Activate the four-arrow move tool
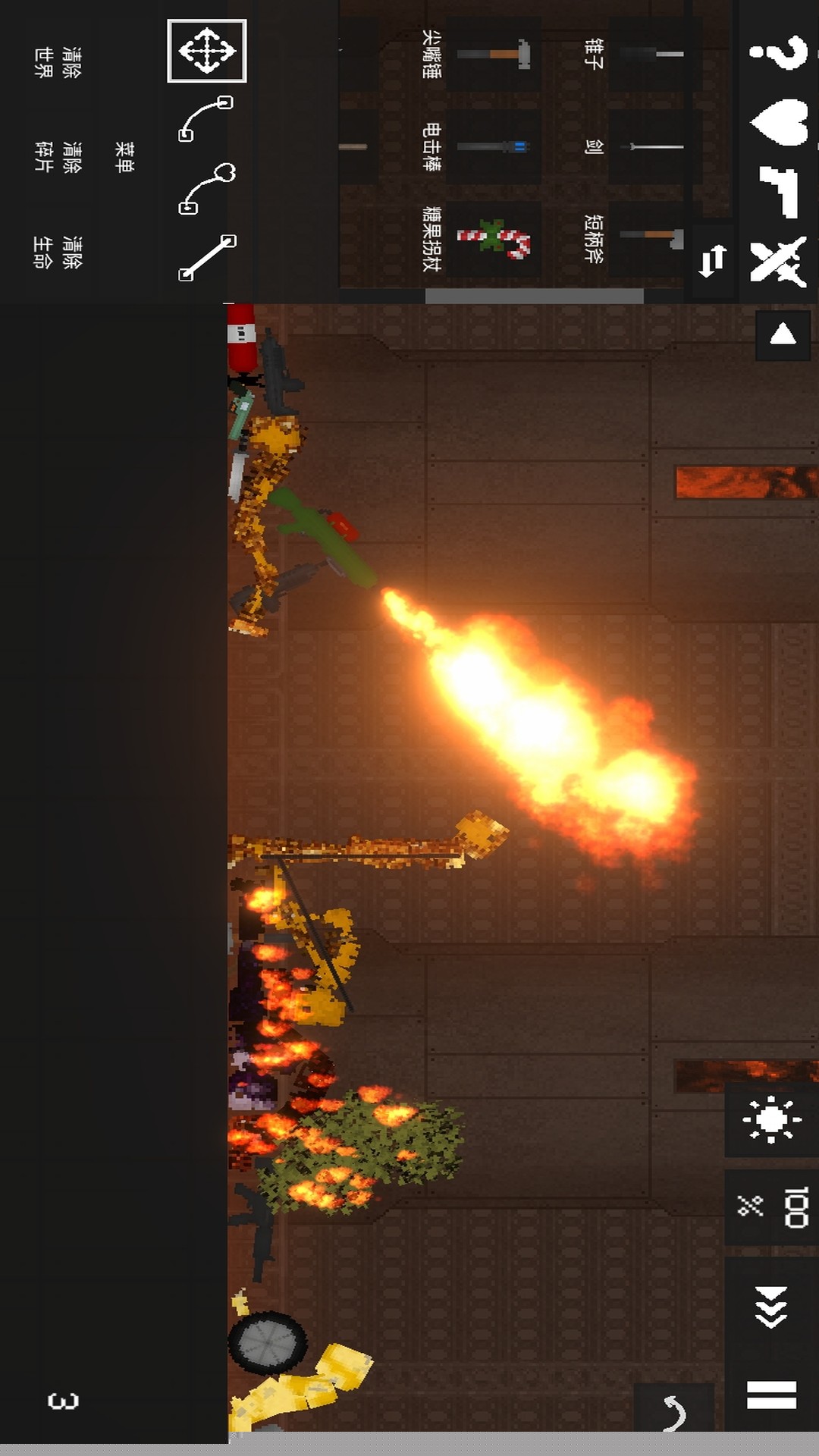 206,51
